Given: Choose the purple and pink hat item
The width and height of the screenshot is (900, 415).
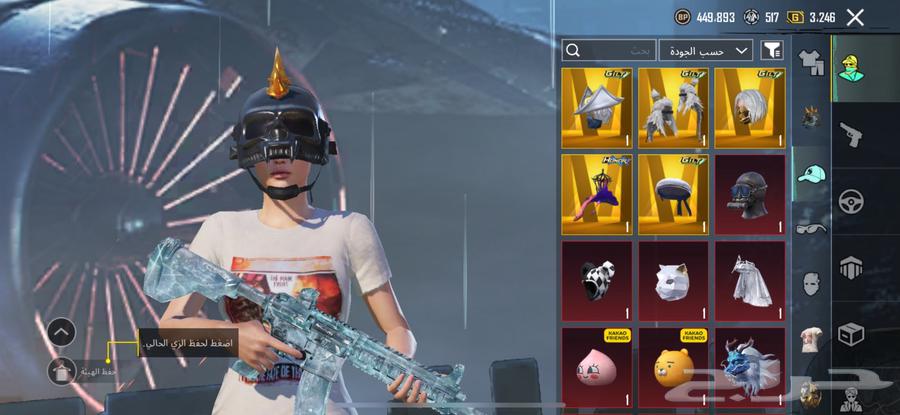Looking at the screenshot, I should [597, 193].
